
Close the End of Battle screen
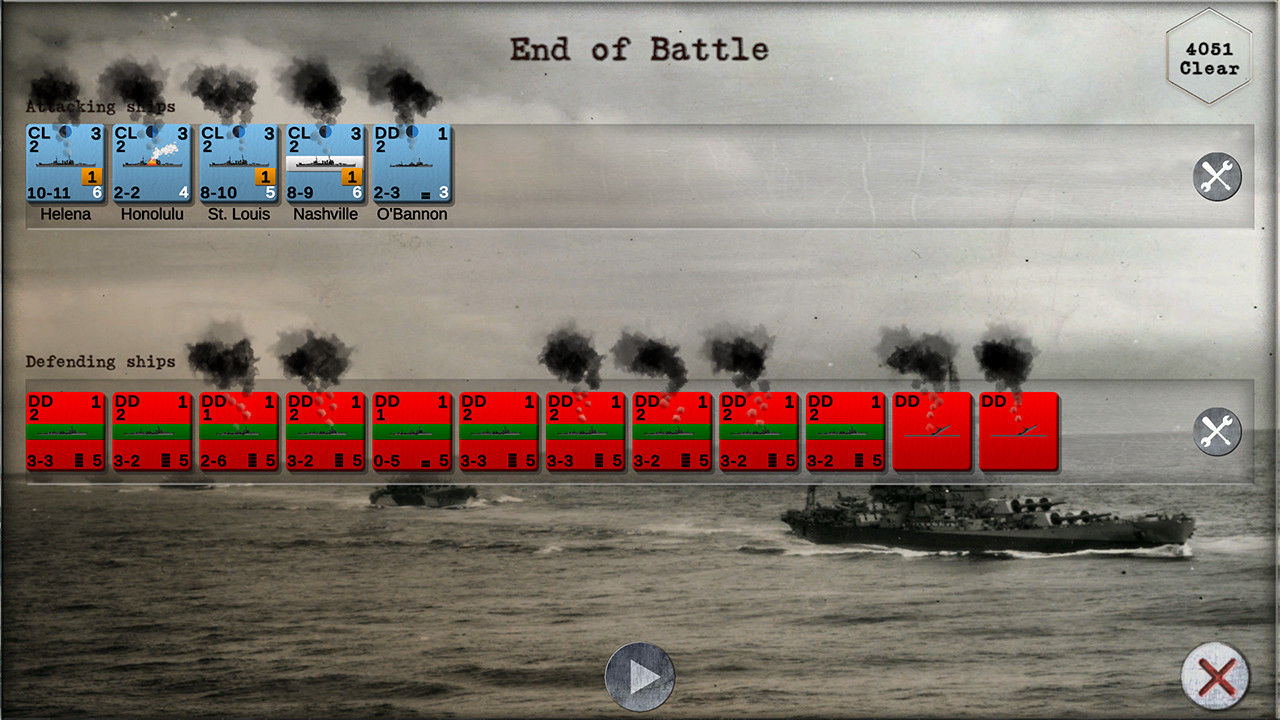point(1215,677)
